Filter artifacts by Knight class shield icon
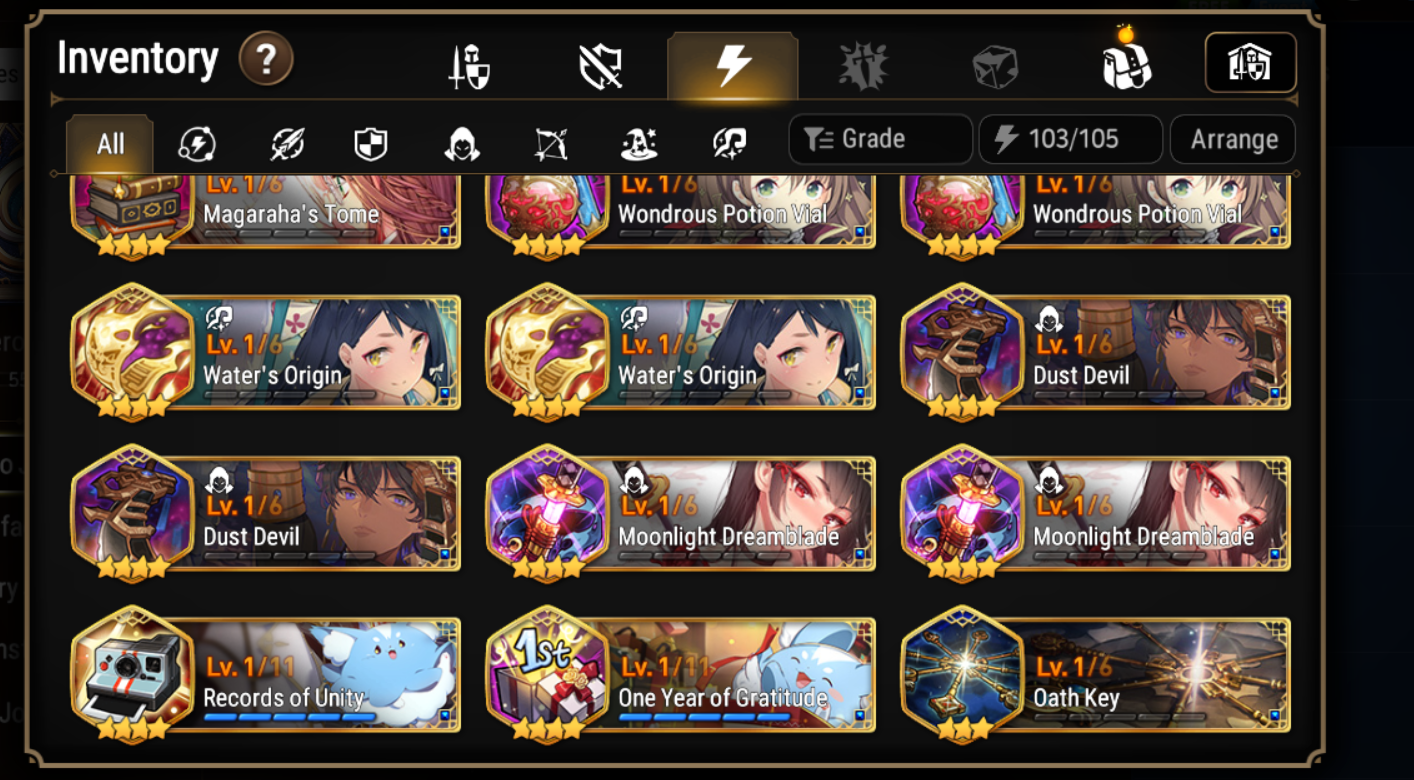This screenshot has width=1414, height=780. coord(369,141)
